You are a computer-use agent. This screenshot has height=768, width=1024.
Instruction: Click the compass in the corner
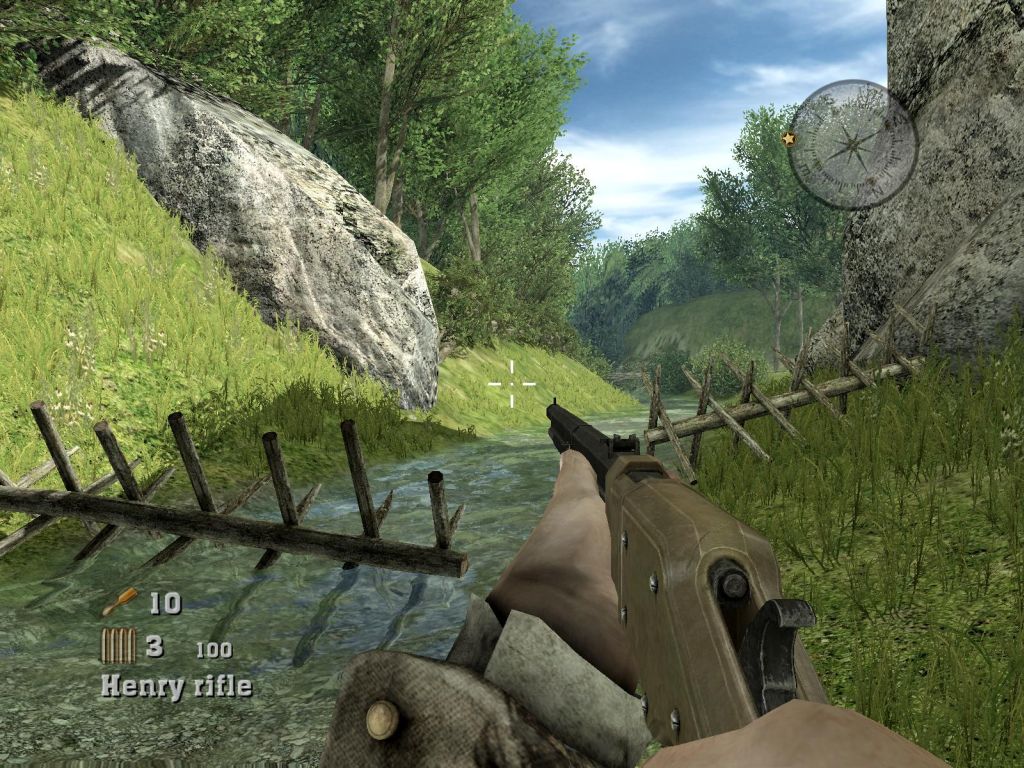(852, 144)
